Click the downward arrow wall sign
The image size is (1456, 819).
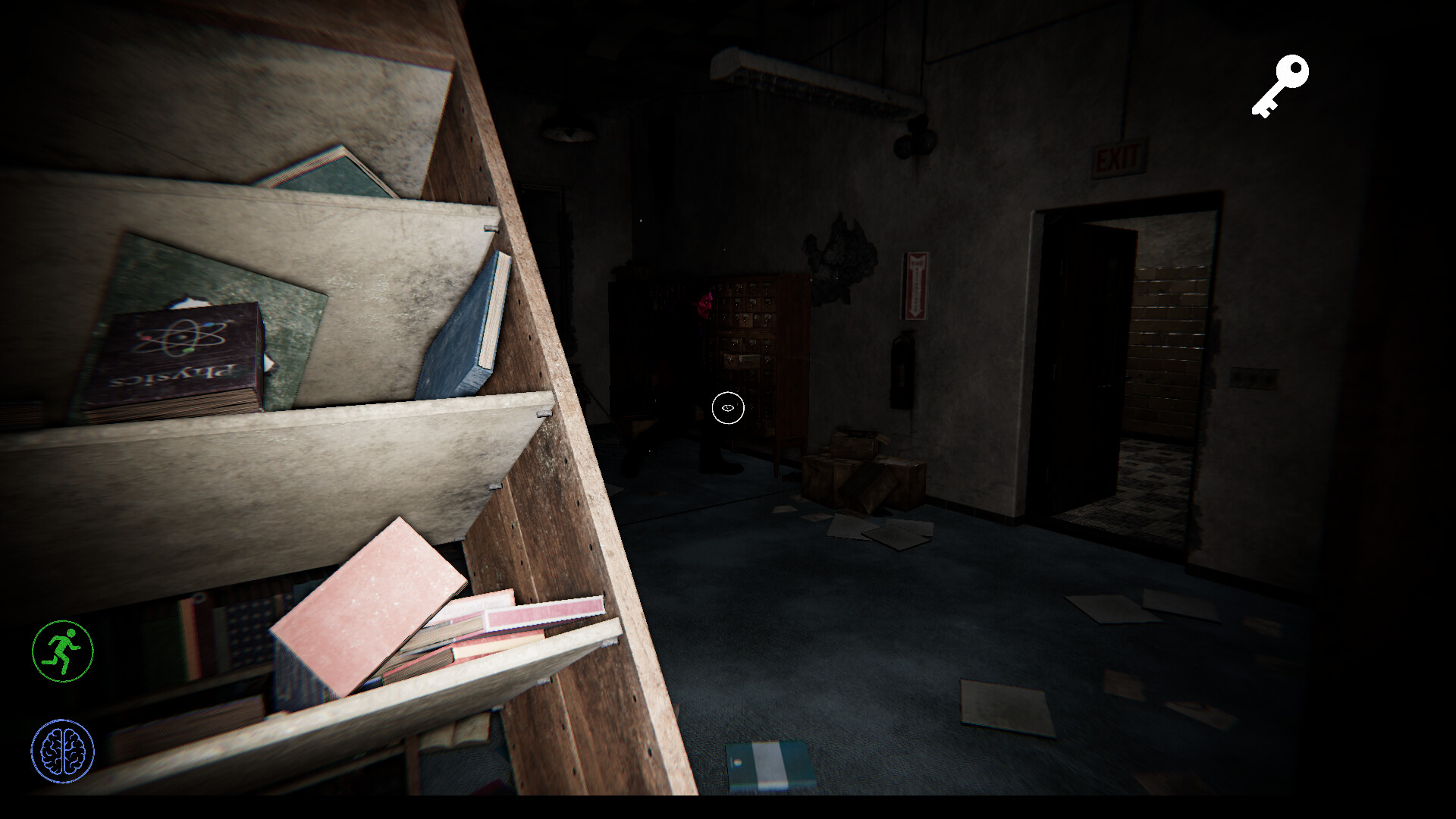click(915, 287)
